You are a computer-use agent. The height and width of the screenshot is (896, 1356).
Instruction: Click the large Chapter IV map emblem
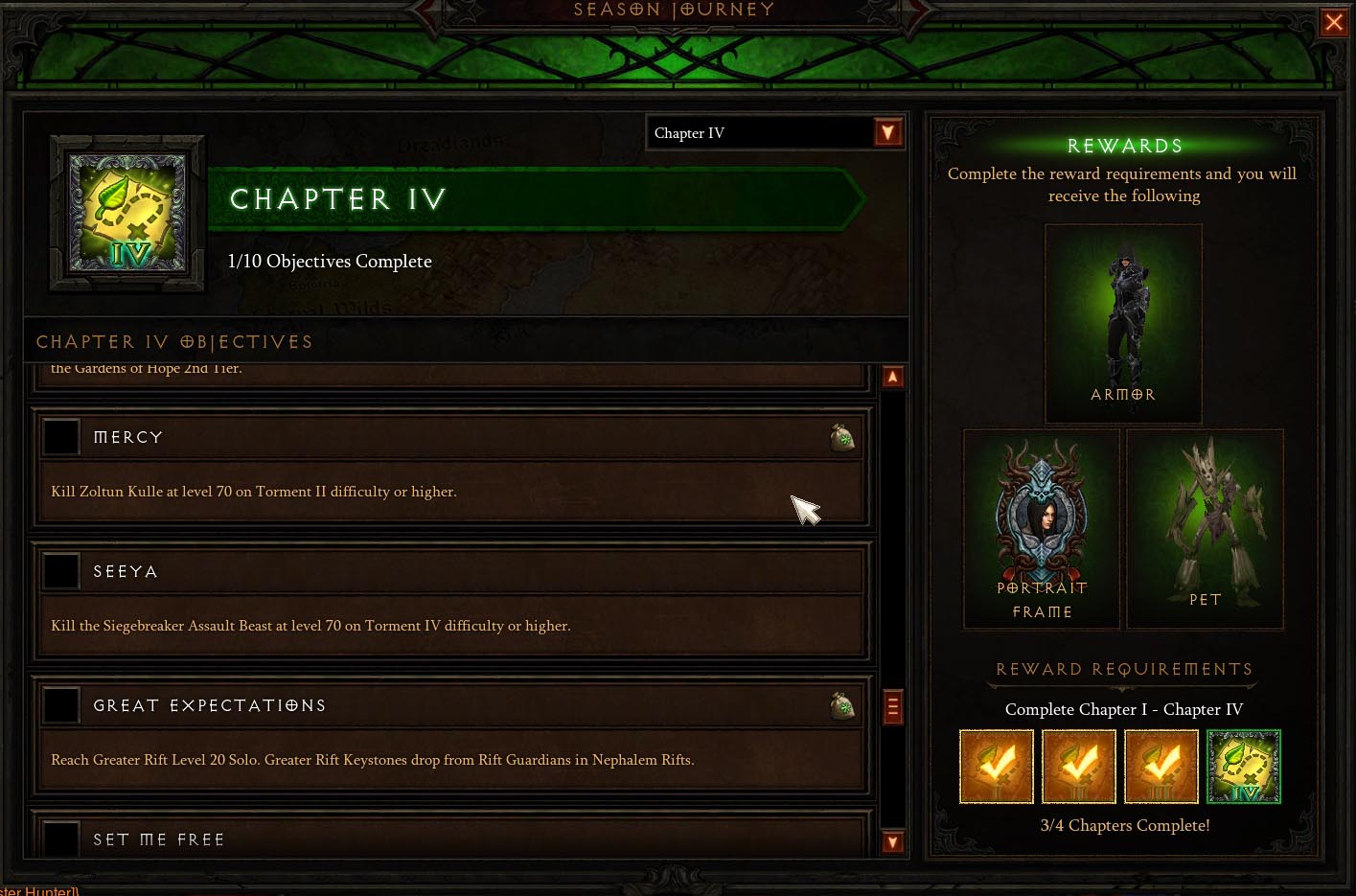click(x=128, y=213)
